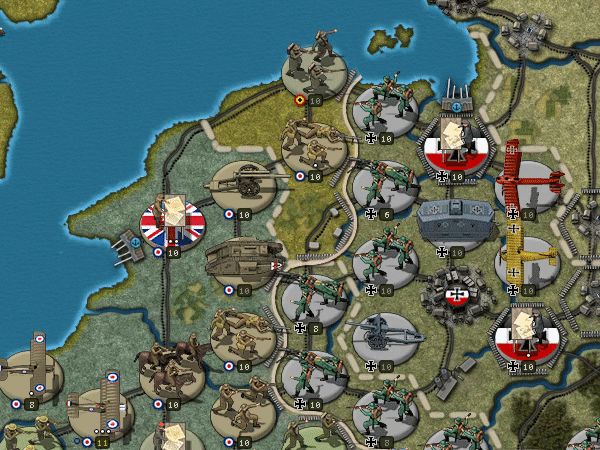Image resolution: width=600 pixels, height=450 pixels.
Task: Choose the German A7V tank unit
Action: 456,221
